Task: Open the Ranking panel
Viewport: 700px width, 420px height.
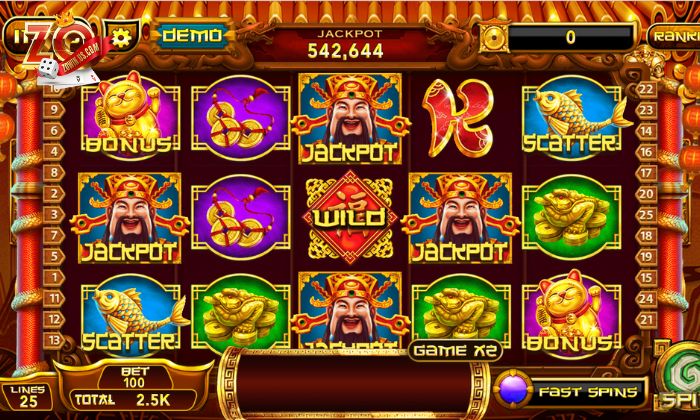Action: click(x=675, y=36)
